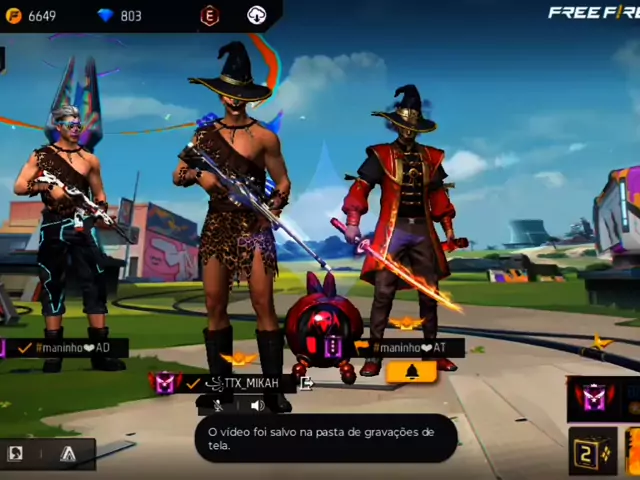Dismiss the screen recording saved notification
The height and width of the screenshot is (480, 640).
click(x=325, y=438)
